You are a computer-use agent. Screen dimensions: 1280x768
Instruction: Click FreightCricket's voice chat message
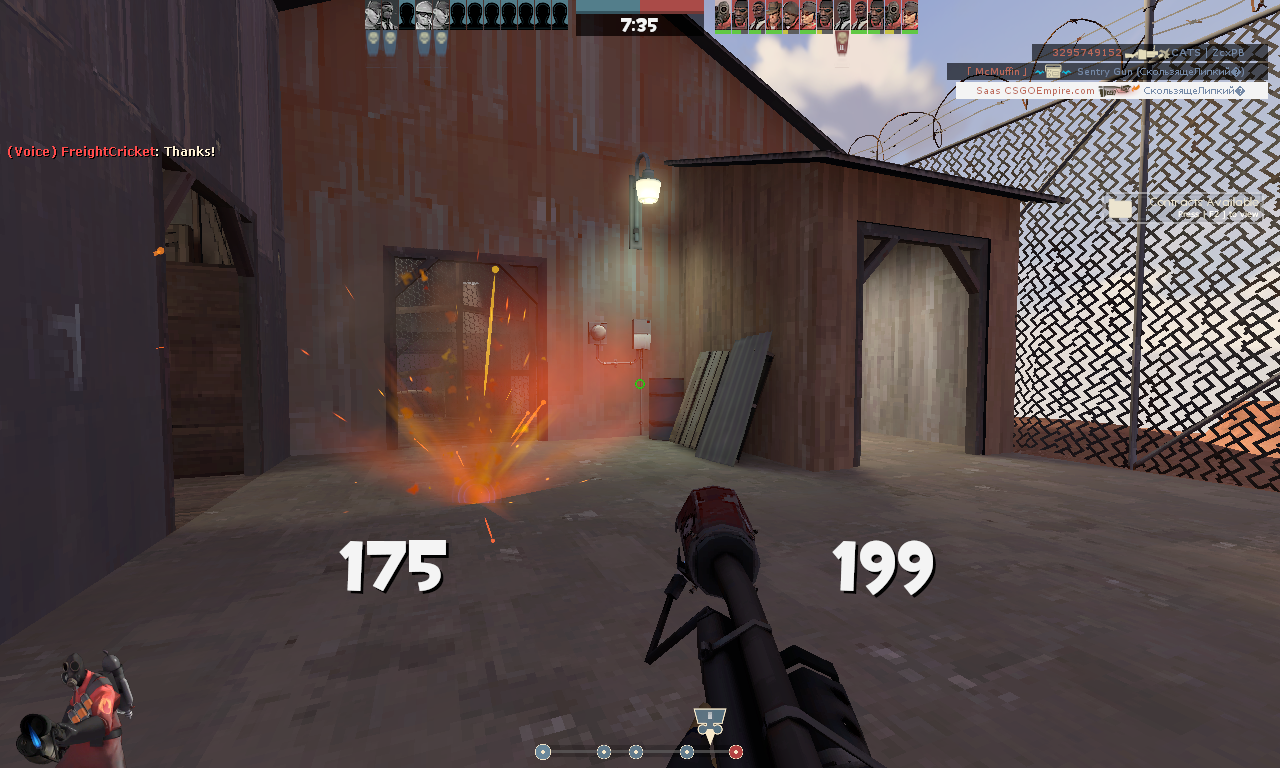(111, 151)
